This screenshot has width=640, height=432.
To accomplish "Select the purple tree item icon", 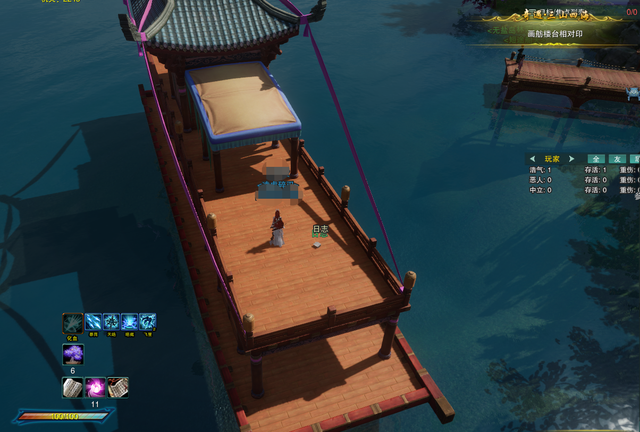I will [x=73, y=354].
